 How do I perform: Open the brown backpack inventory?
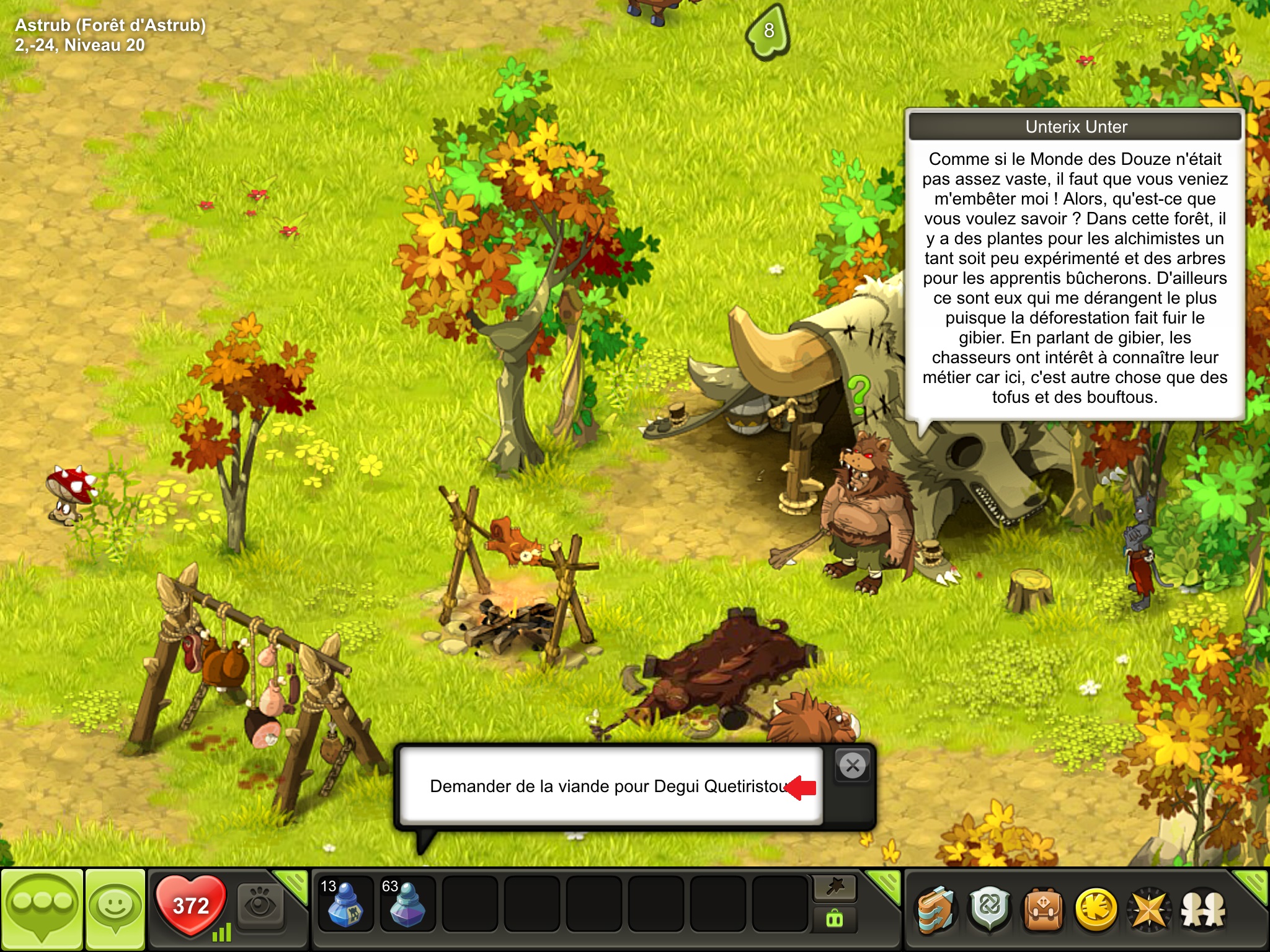1043,910
